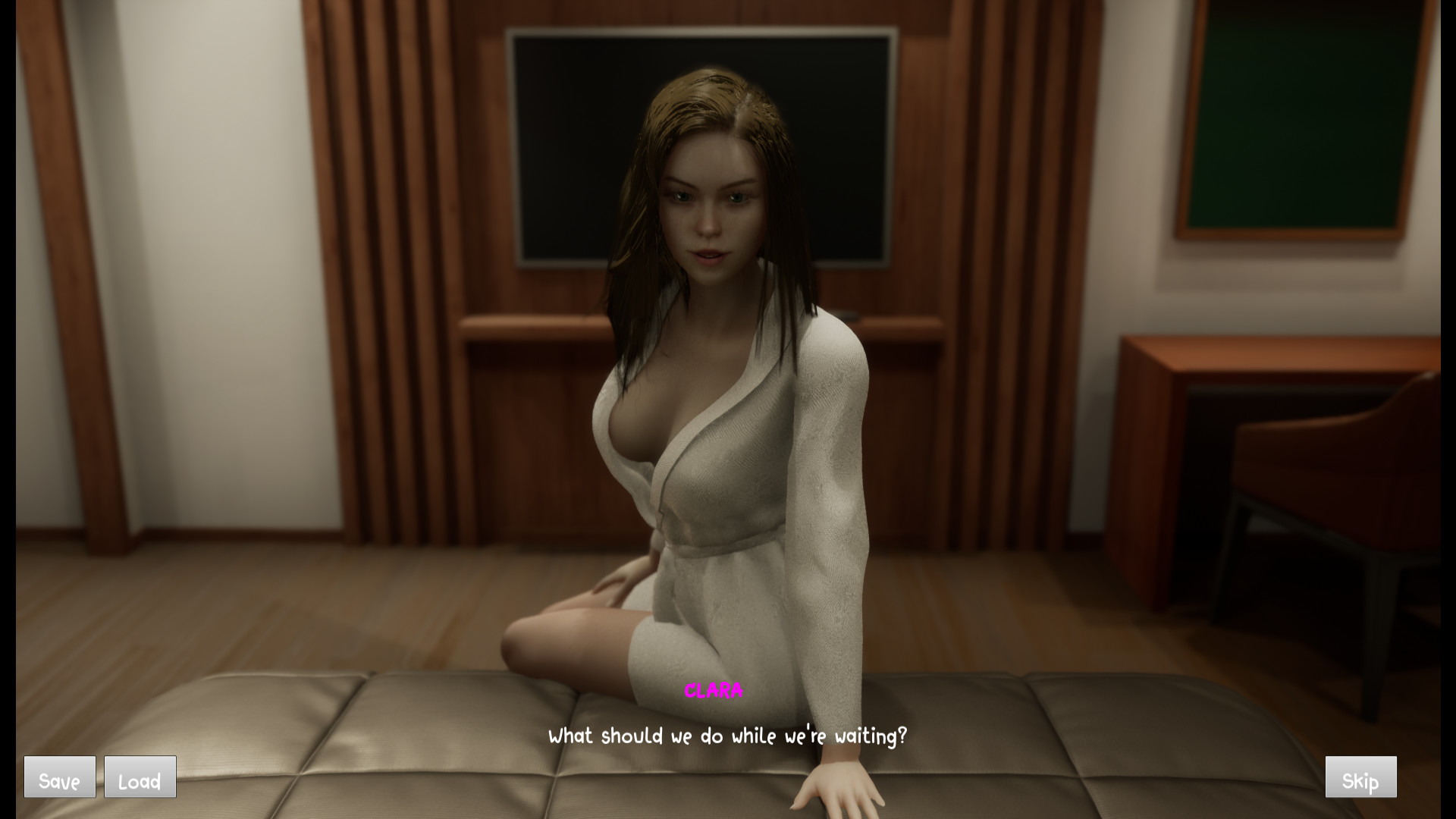Select Save to store your progress

coord(59,777)
